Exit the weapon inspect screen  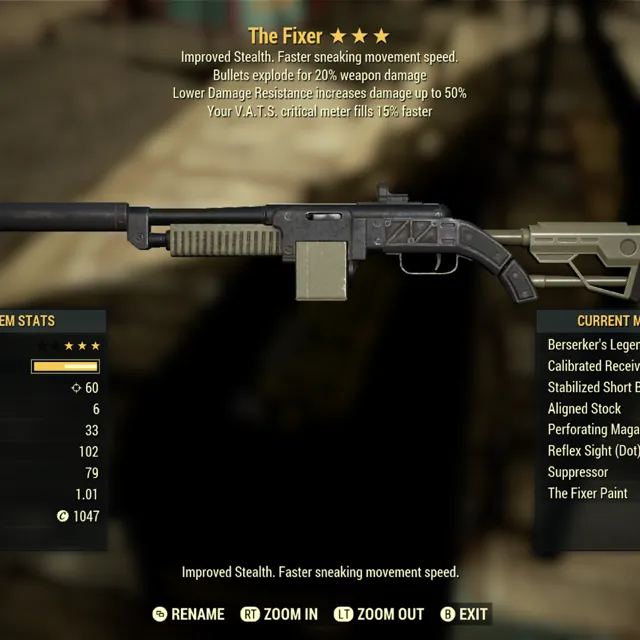point(464,614)
